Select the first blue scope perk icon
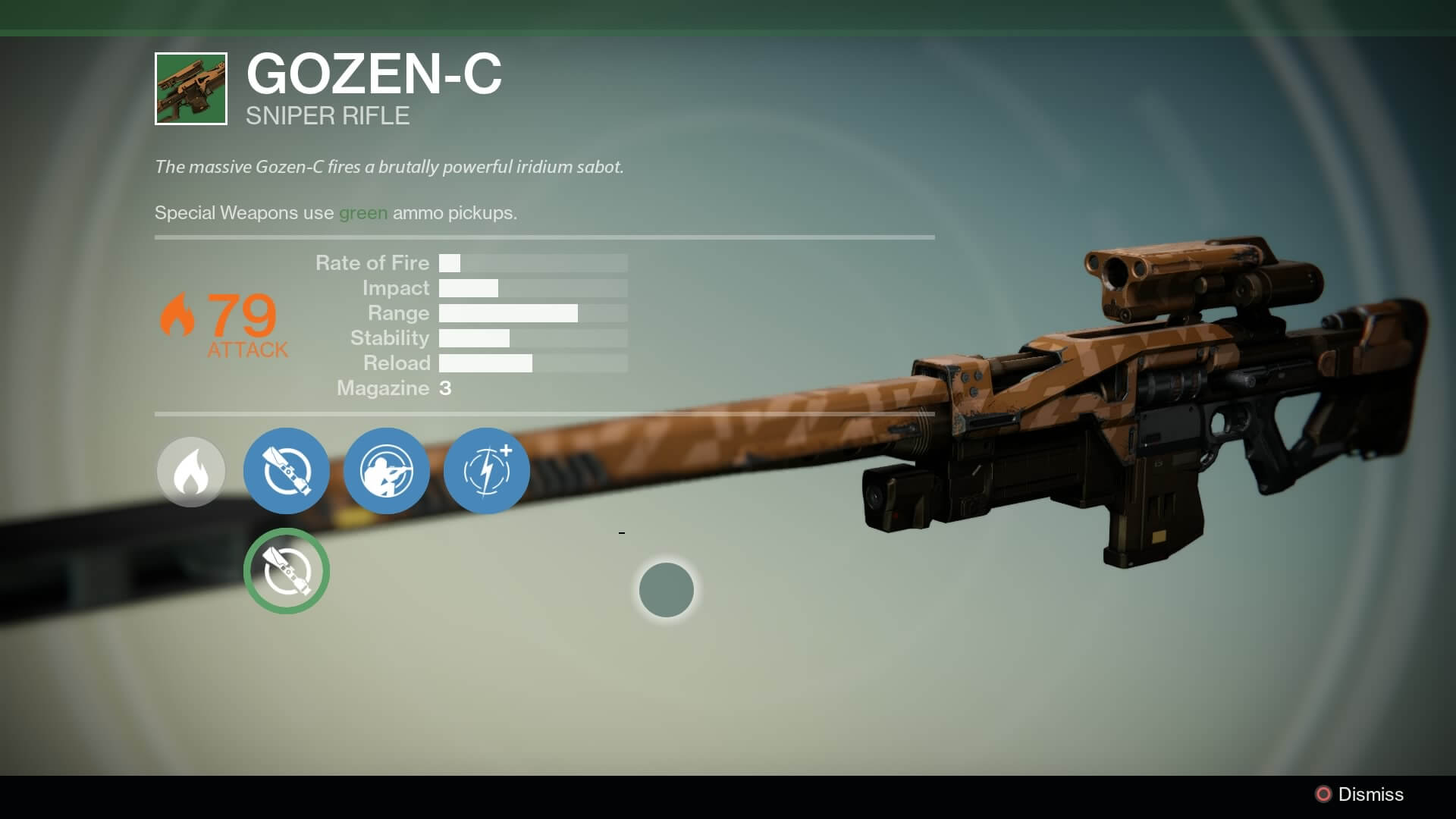Image resolution: width=1456 pixels, height=819 pixels. click(286, 471)
